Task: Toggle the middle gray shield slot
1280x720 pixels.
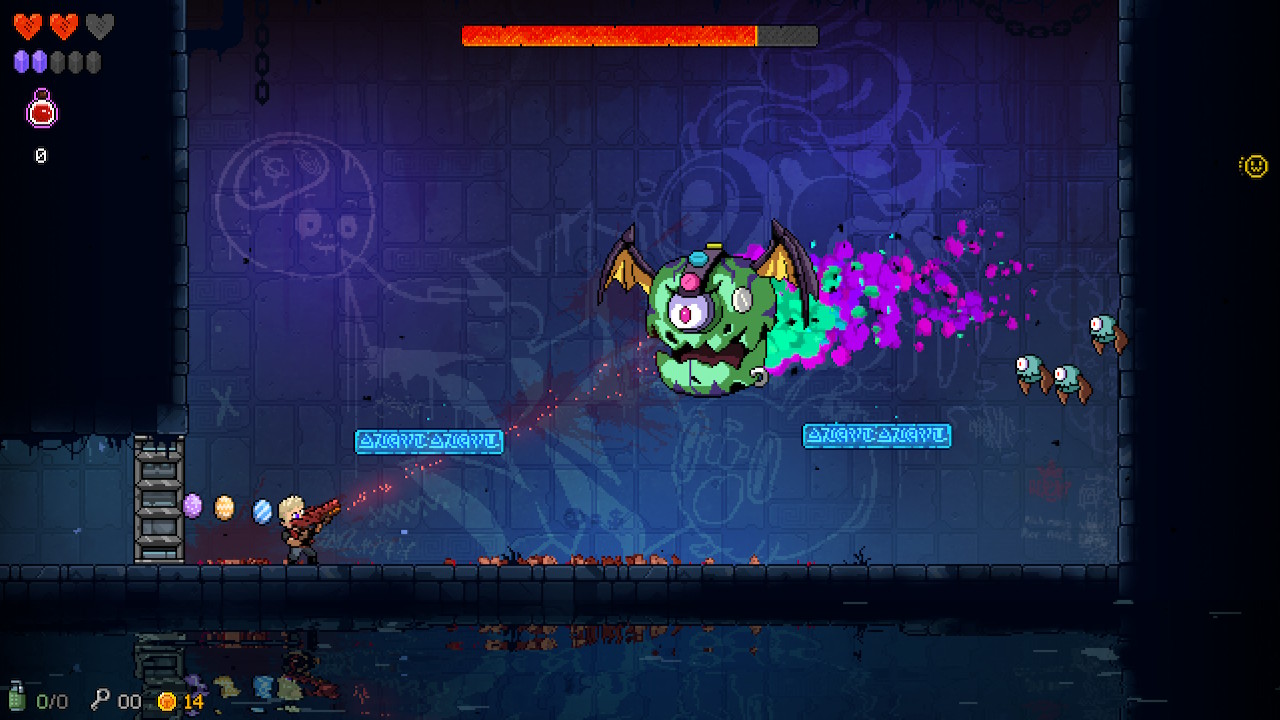Action: pos(74,60)
